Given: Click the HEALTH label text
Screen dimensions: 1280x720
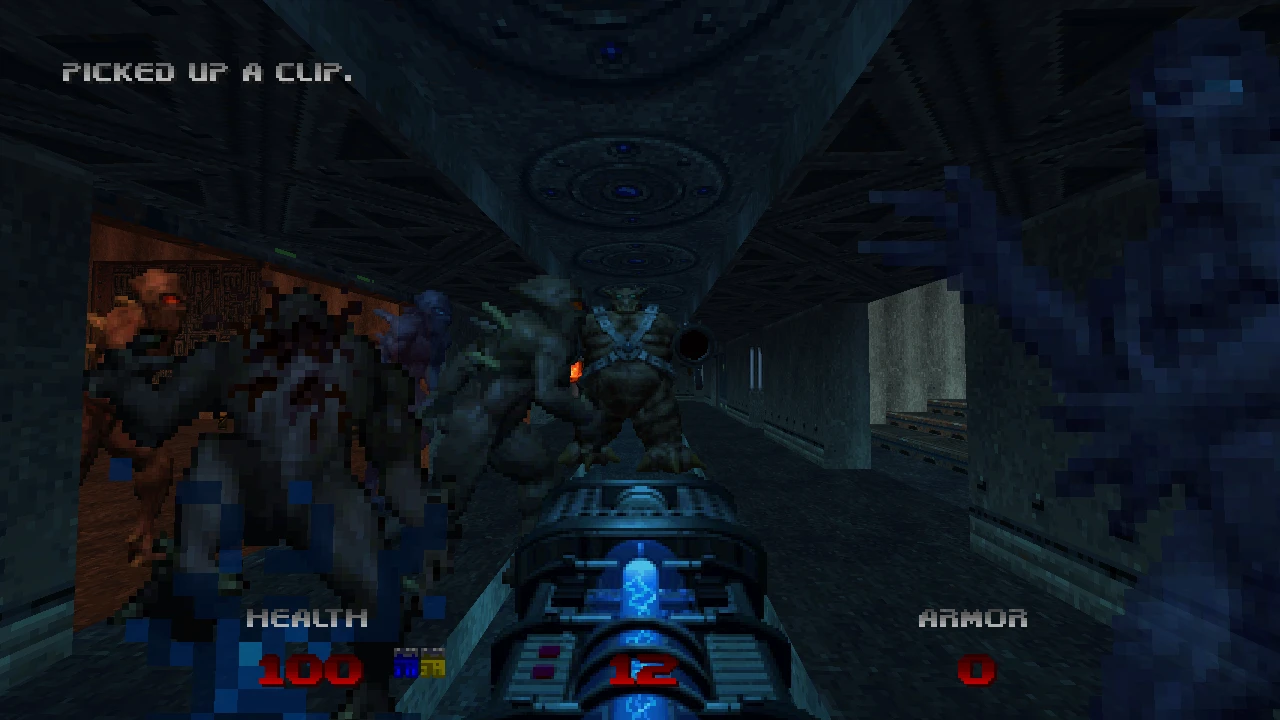Looking at the screenshot, I should (305, 619).
